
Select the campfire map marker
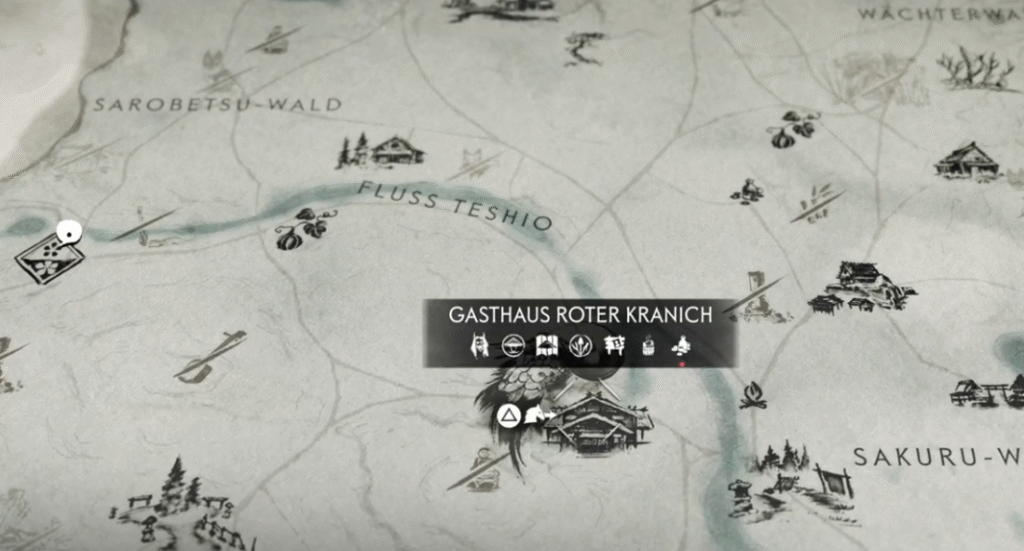(752, 396)
